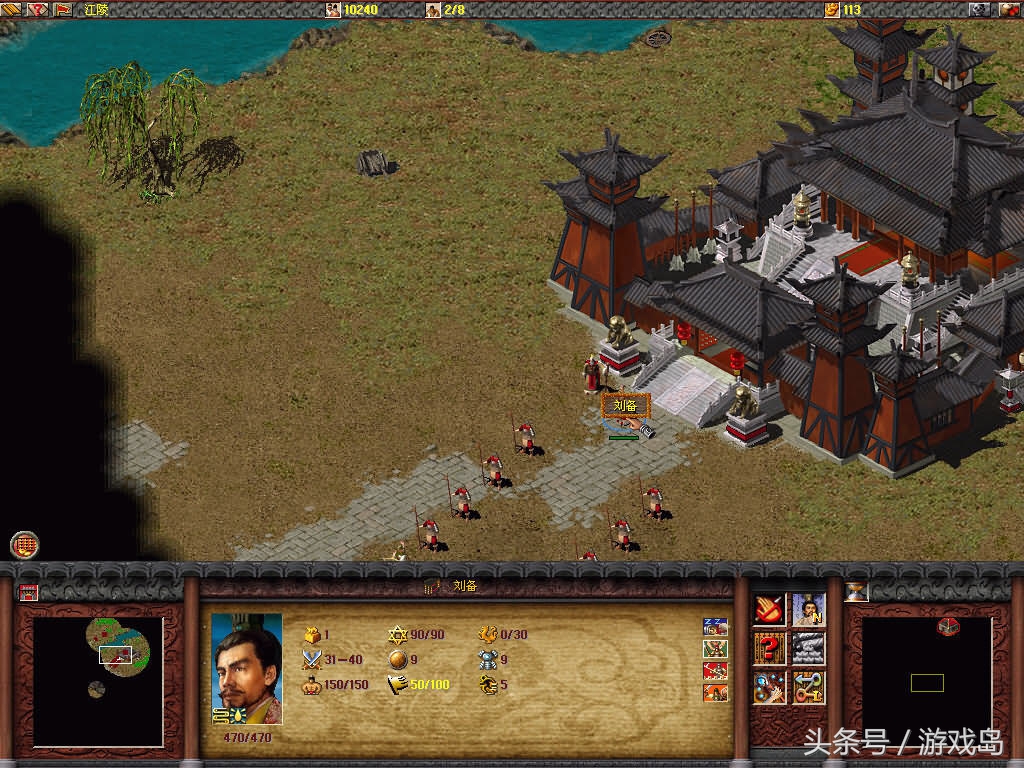Open the red question mark command
The image size is (1024, 768).
[769, 648]
